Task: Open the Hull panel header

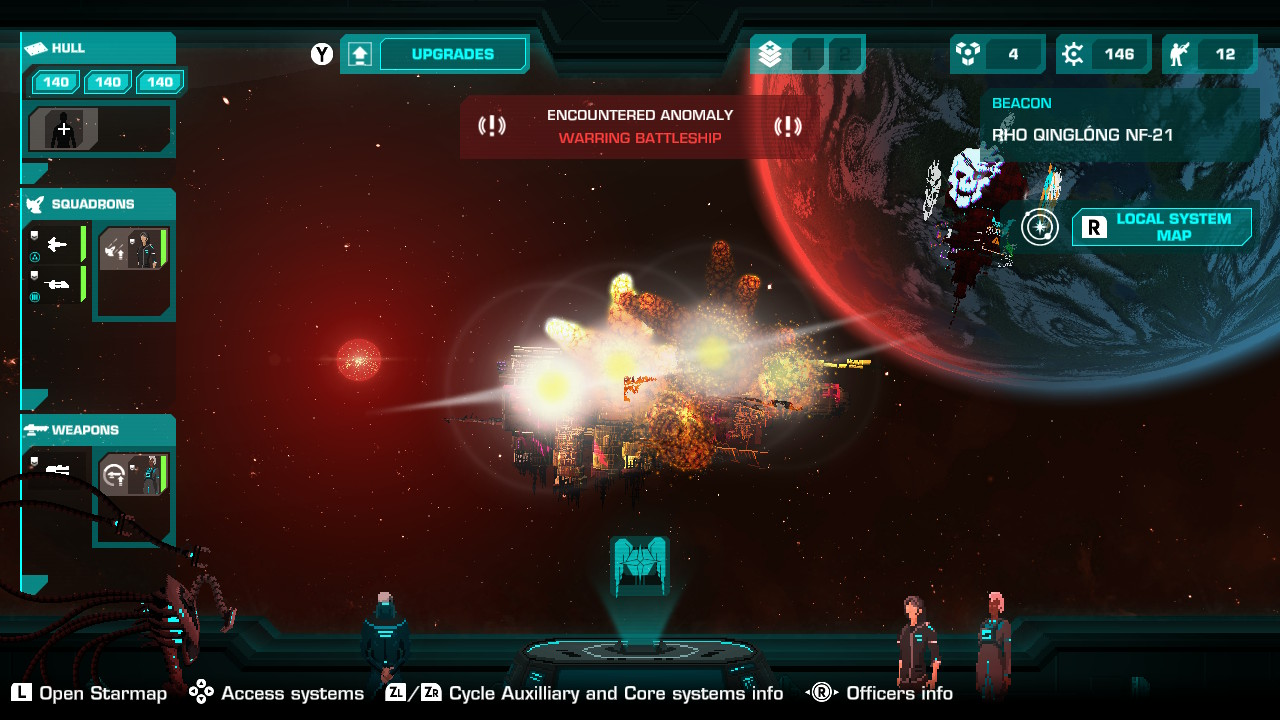Action: (x=98, y=48)
